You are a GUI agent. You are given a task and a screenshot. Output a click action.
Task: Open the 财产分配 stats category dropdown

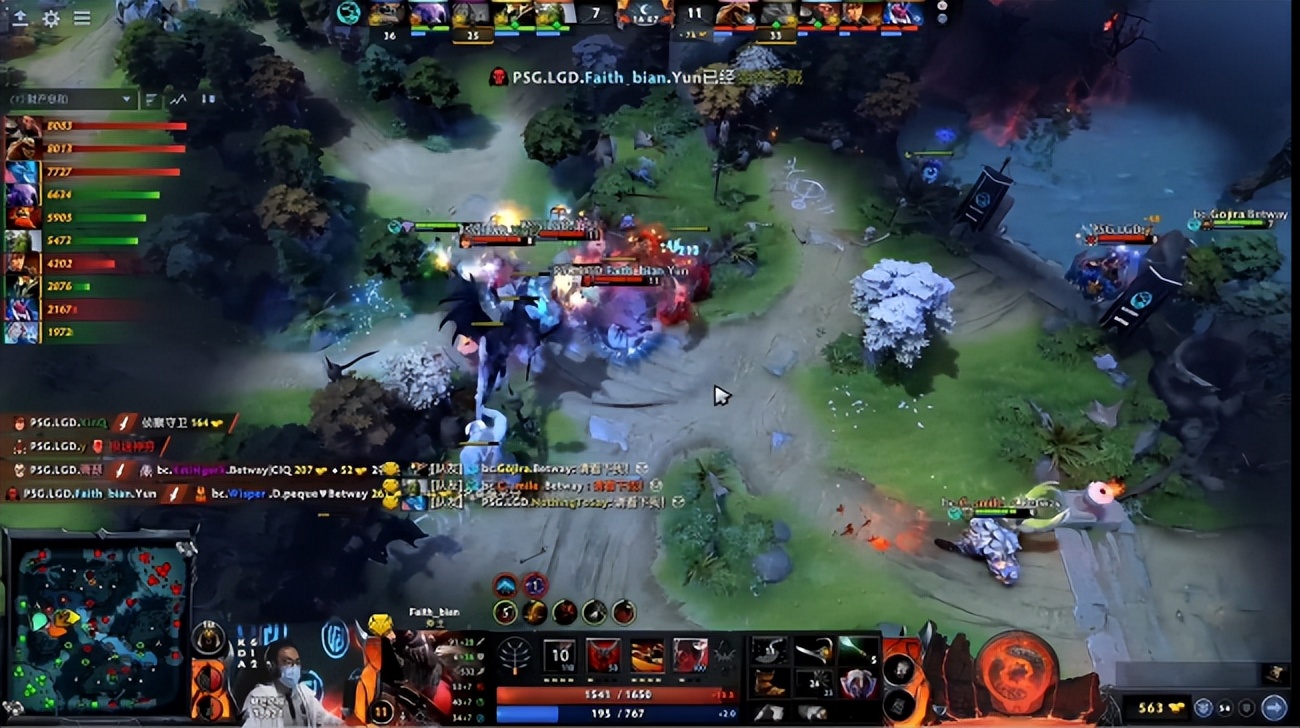[70, 100]
